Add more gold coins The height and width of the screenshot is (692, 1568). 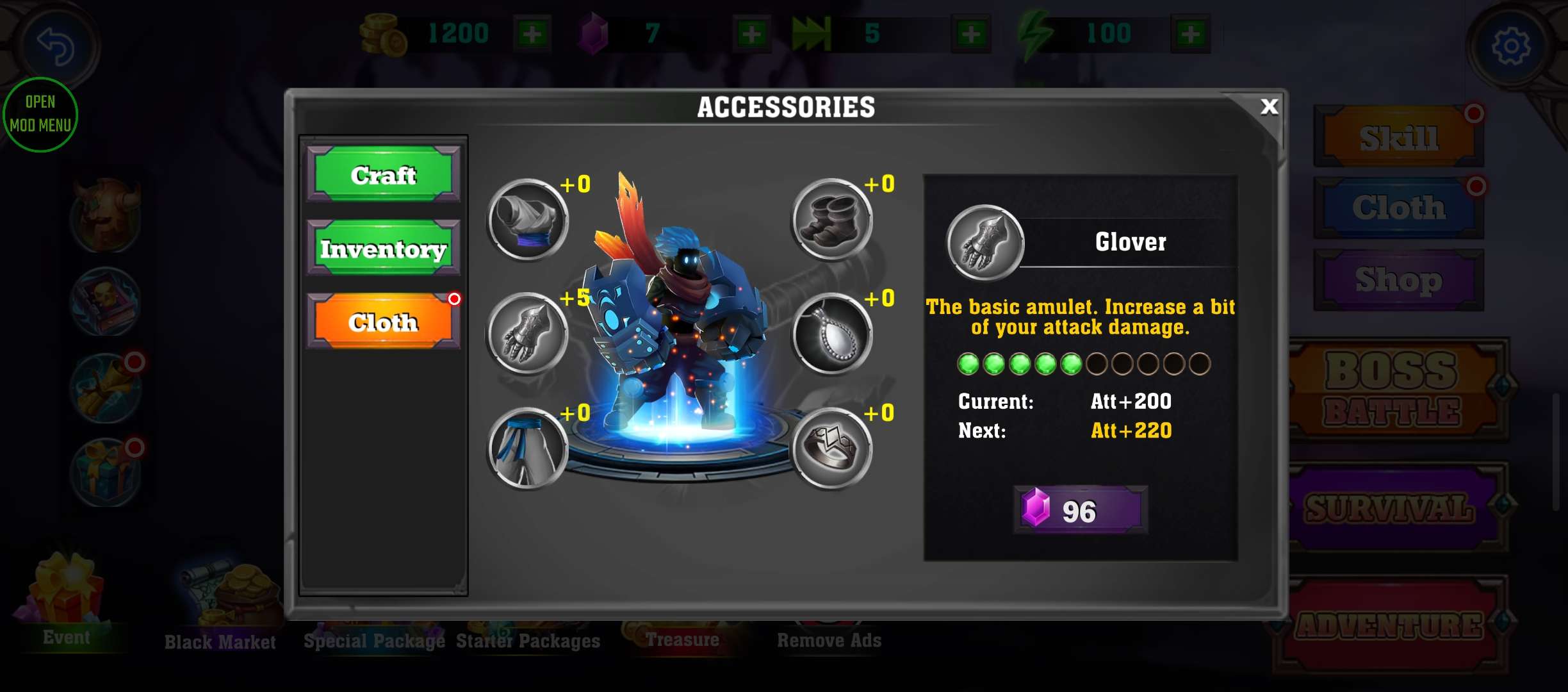click(532, 33)
